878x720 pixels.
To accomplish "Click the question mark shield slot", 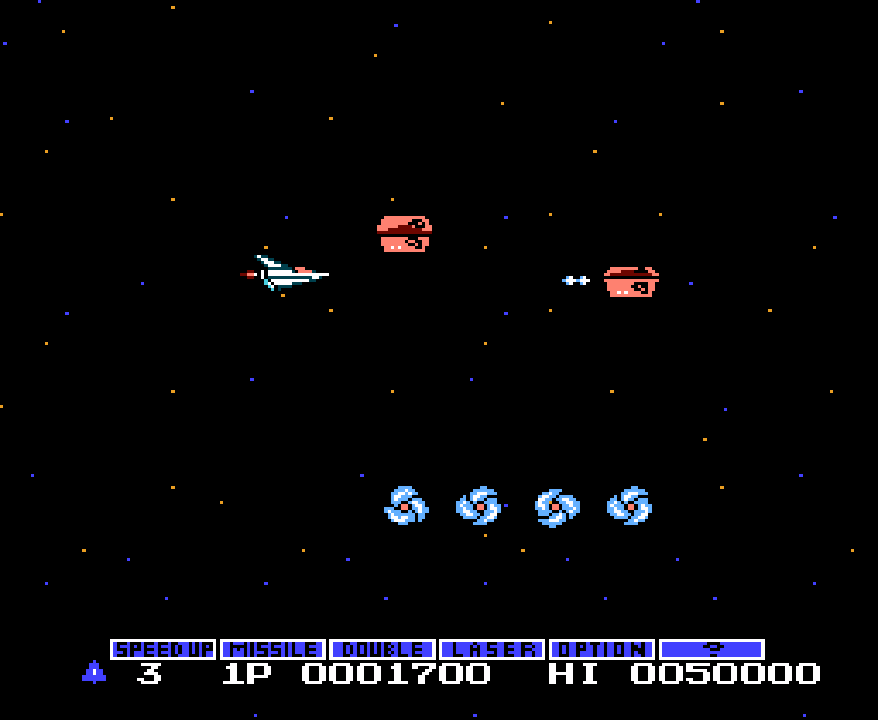I will pos(712,649).
